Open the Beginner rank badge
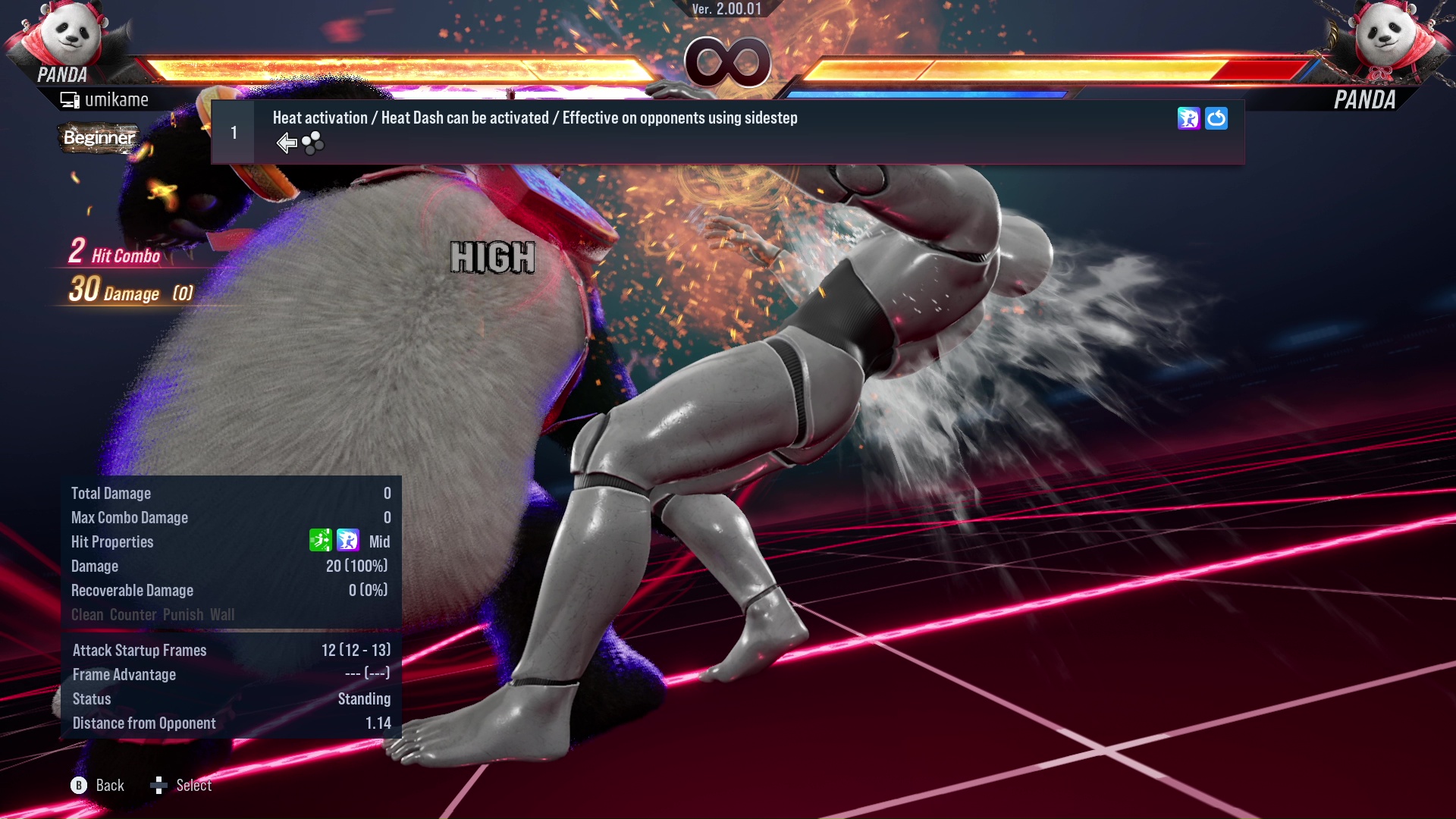This screenshot has width=1456, height=819. click(x=99, y=139)
